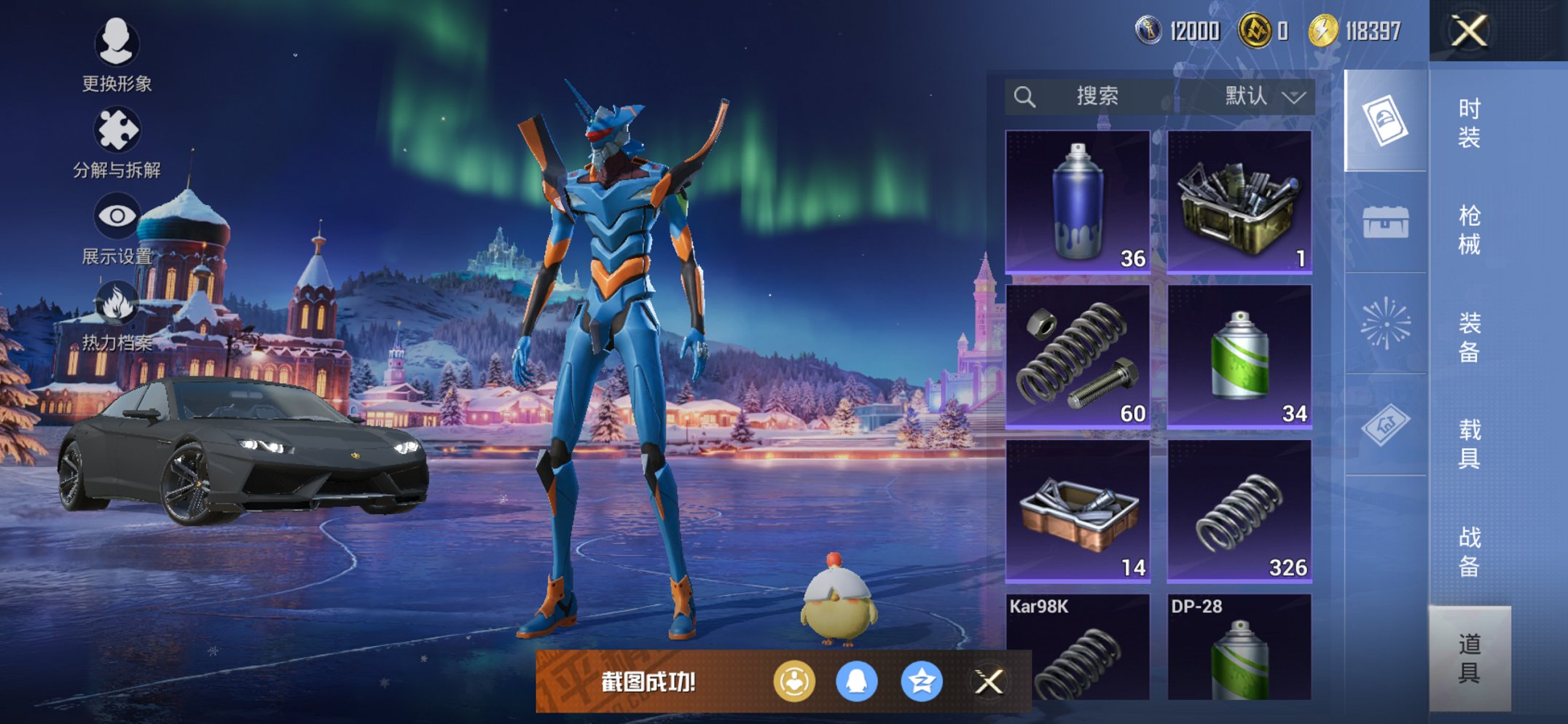Close the inventory with top-right X

[x=1469, y=31]
